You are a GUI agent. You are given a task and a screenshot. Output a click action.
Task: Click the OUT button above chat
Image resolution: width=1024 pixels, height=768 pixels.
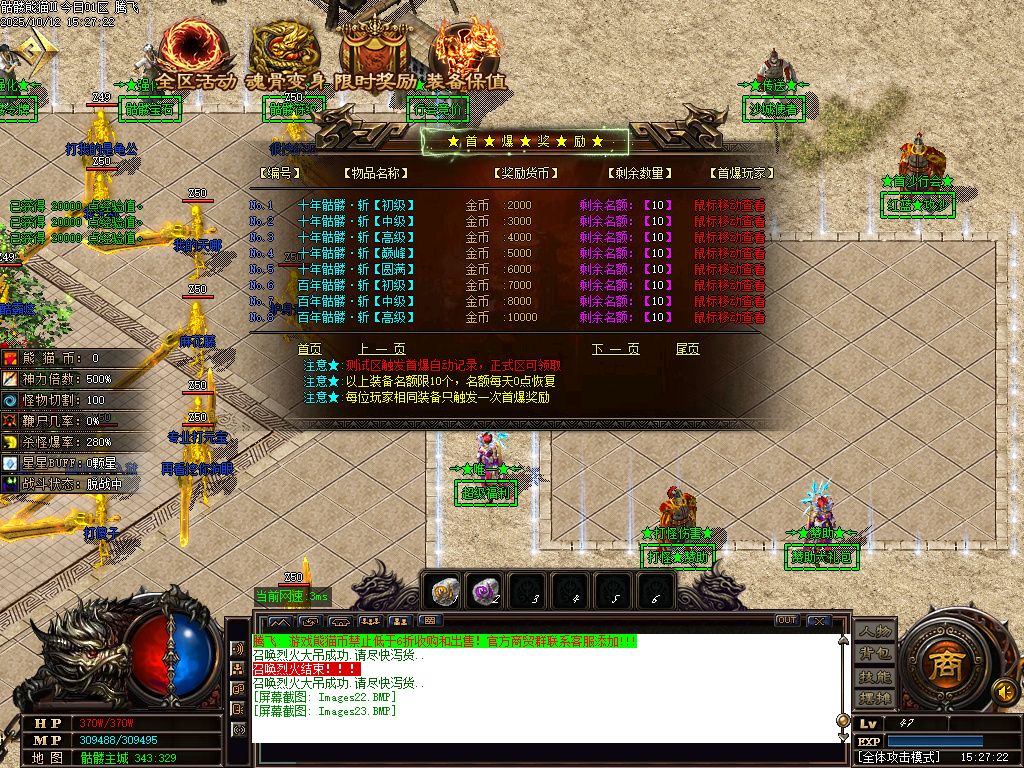[787, 621]
